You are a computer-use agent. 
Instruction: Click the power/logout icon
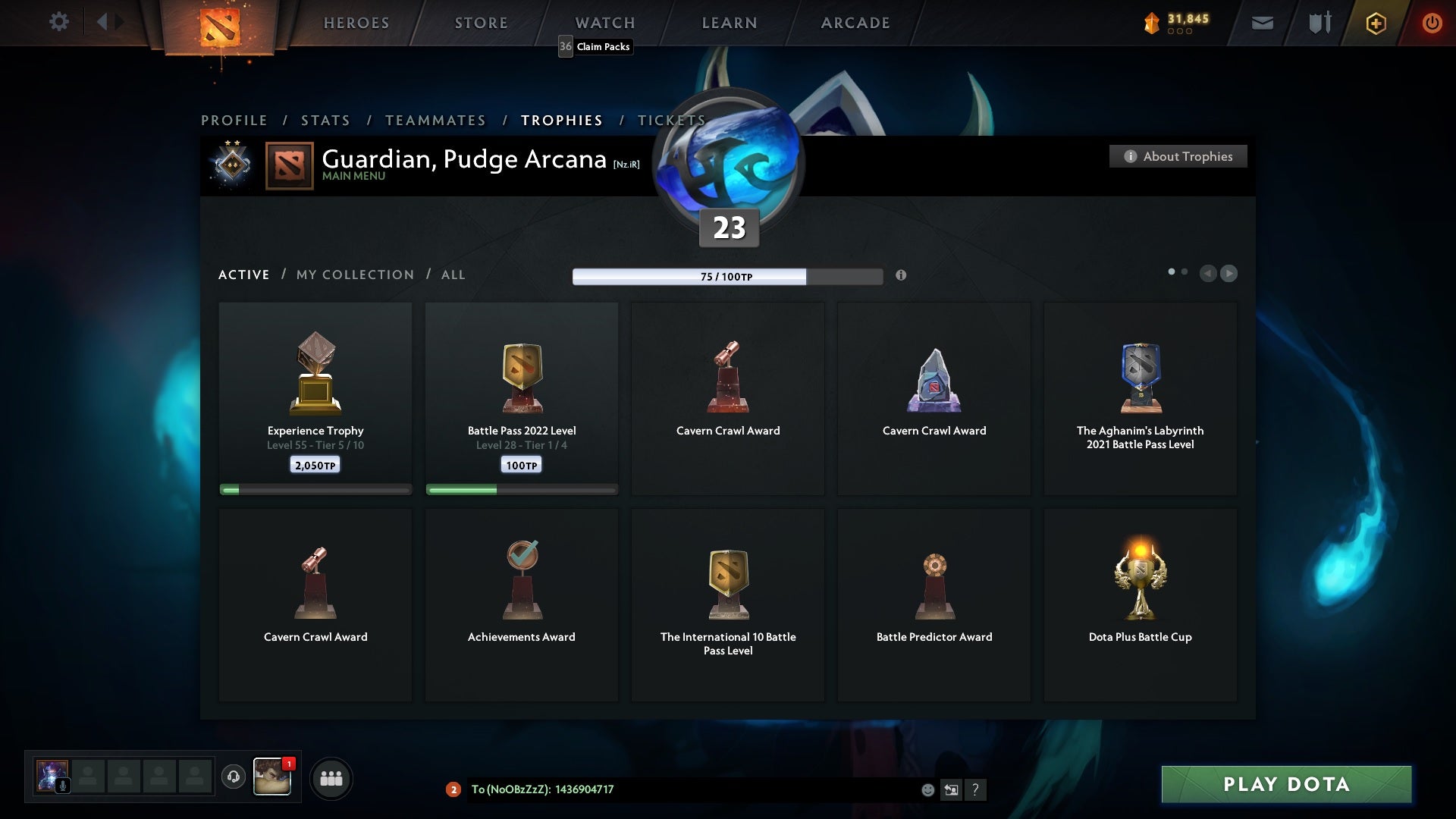[x=1432, y=23]
